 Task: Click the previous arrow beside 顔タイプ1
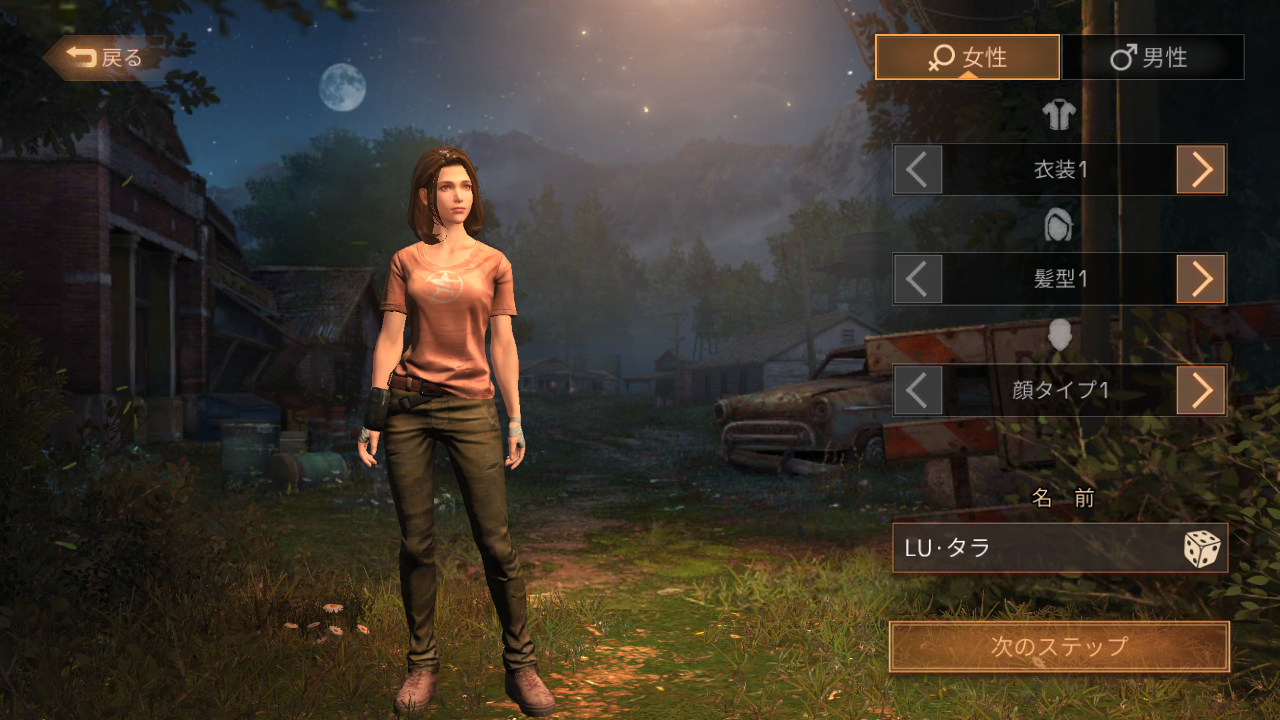[917, 389]
